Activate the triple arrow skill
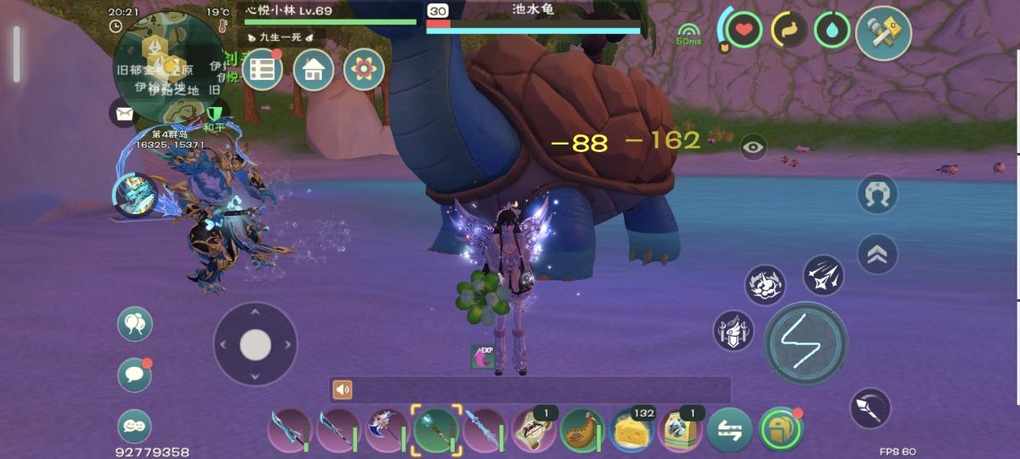1020x459 pixels. (823, 276)
